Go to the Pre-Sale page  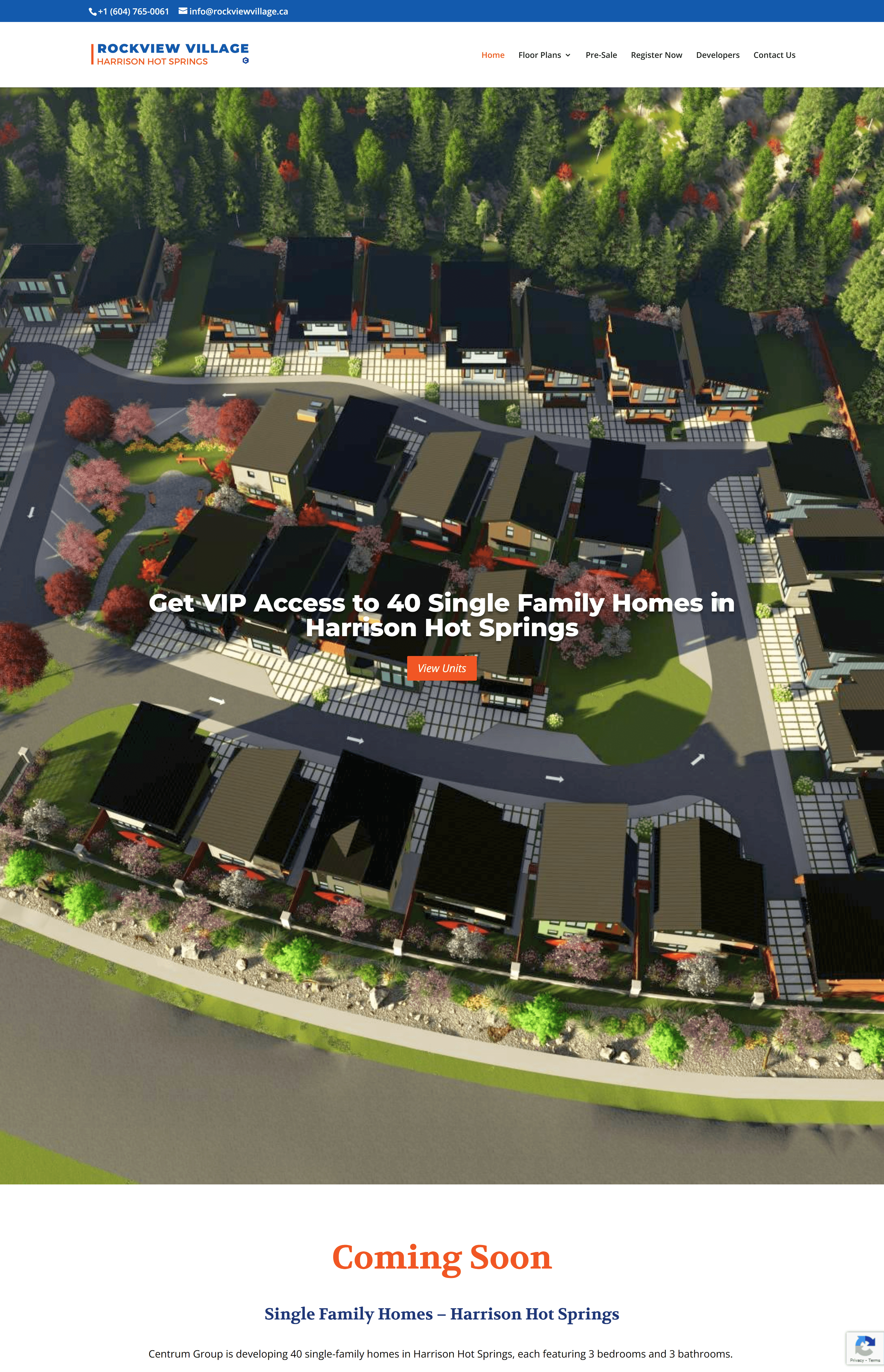click(601, 55)
